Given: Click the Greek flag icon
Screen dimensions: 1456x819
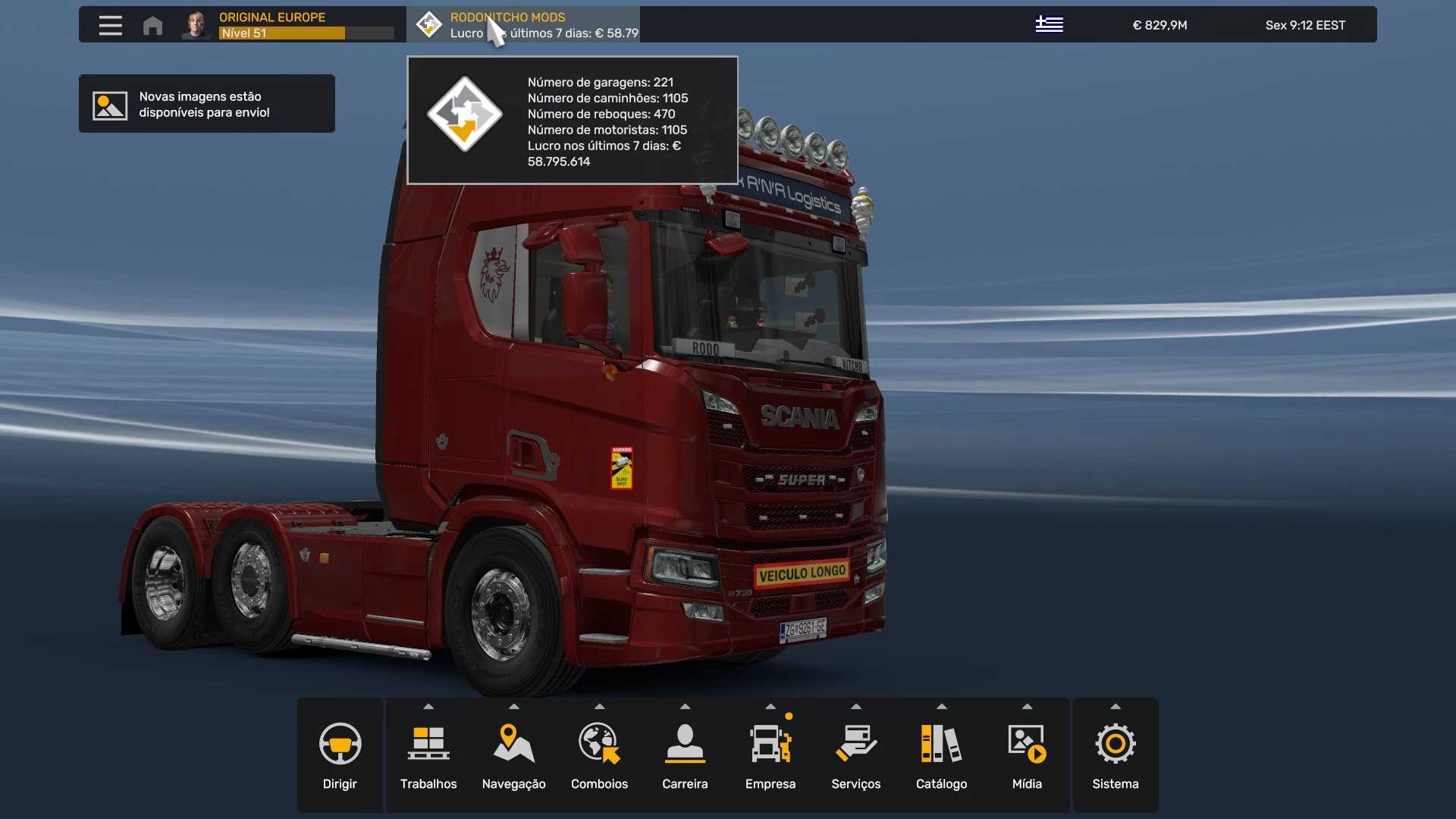Looking at the screenshot, I should 1049,25.
